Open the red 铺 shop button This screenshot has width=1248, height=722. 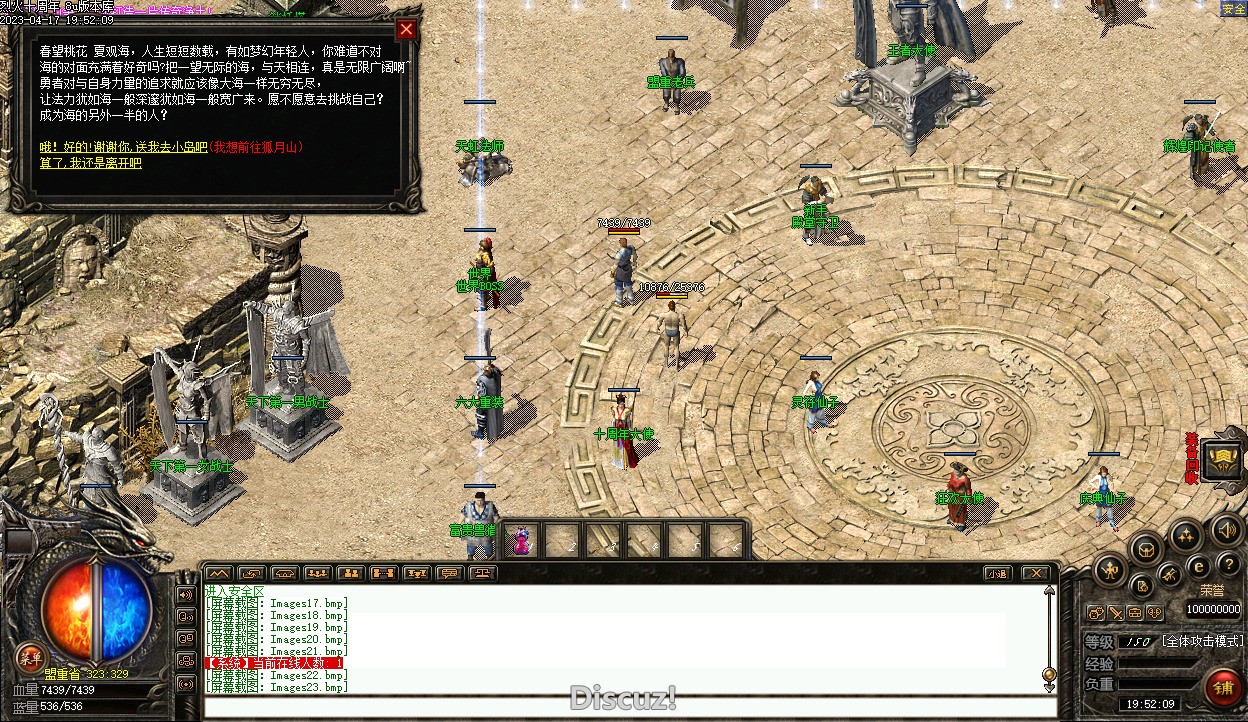click(1222, 689)
